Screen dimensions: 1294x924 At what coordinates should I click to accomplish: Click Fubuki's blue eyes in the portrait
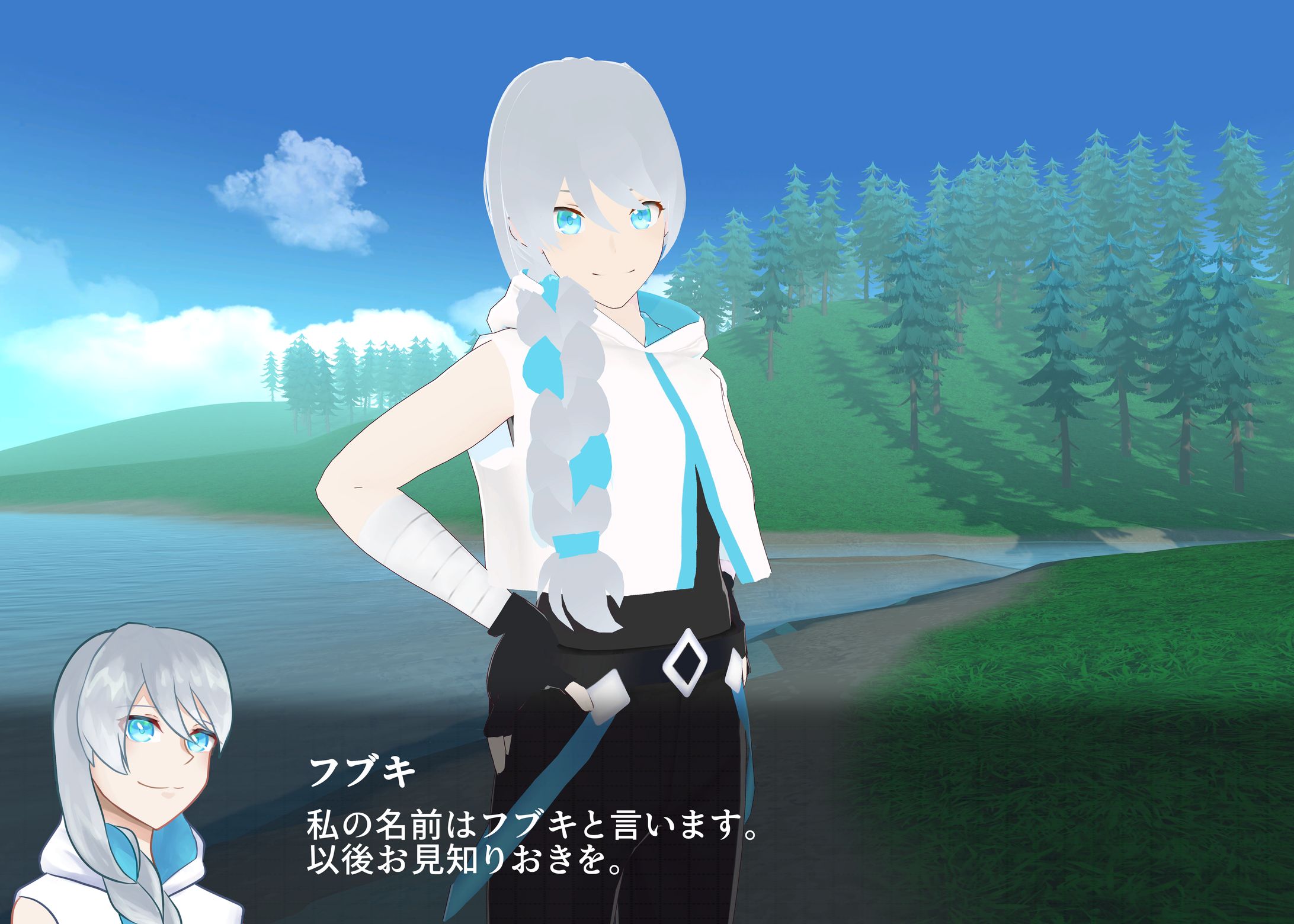tap(142, 731)
